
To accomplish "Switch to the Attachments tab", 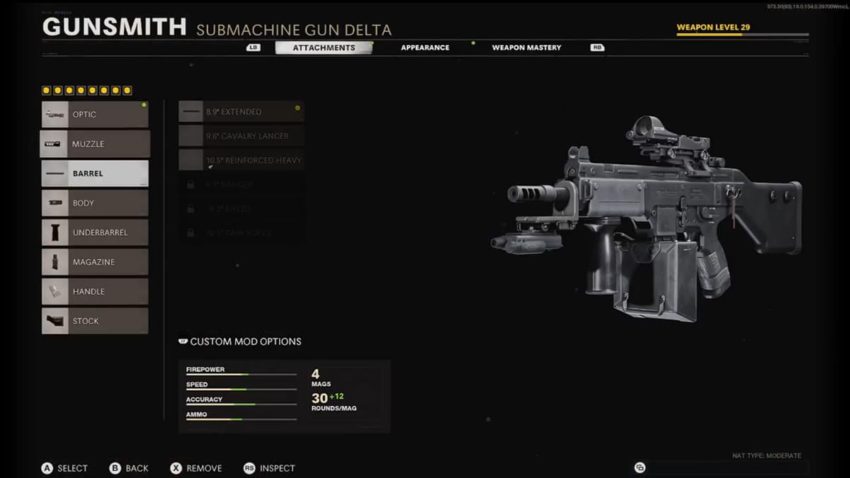I will point(323,47).
